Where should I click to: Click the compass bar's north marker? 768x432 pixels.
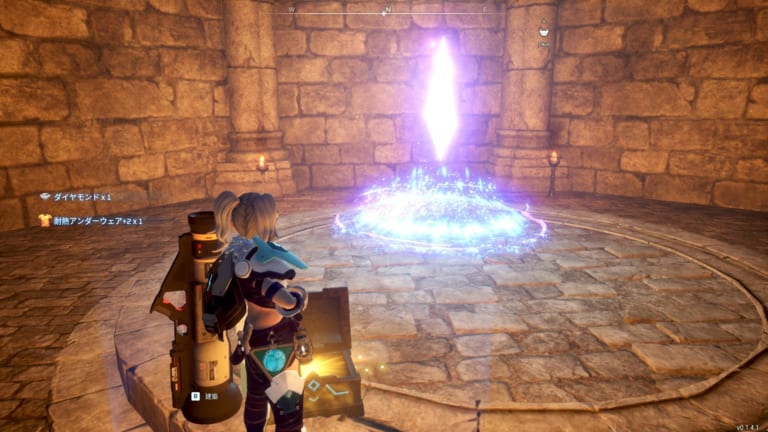point(387,10)
